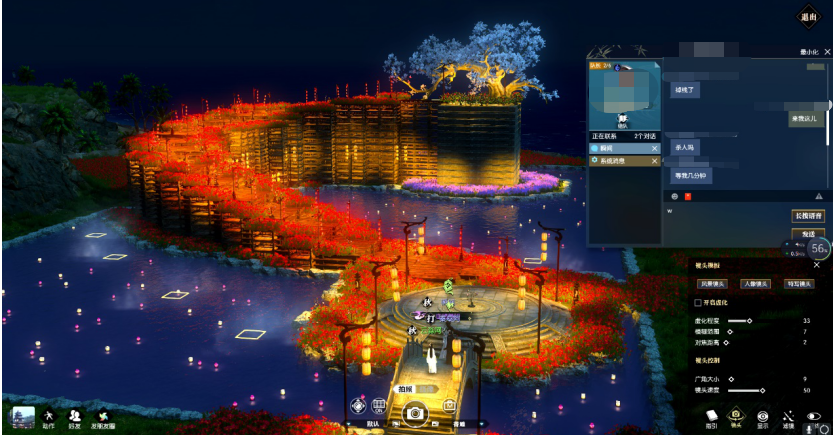Open the 指引 guide tab
The width and height of the screenshot is (833, 435).
[x=711, y=418]
